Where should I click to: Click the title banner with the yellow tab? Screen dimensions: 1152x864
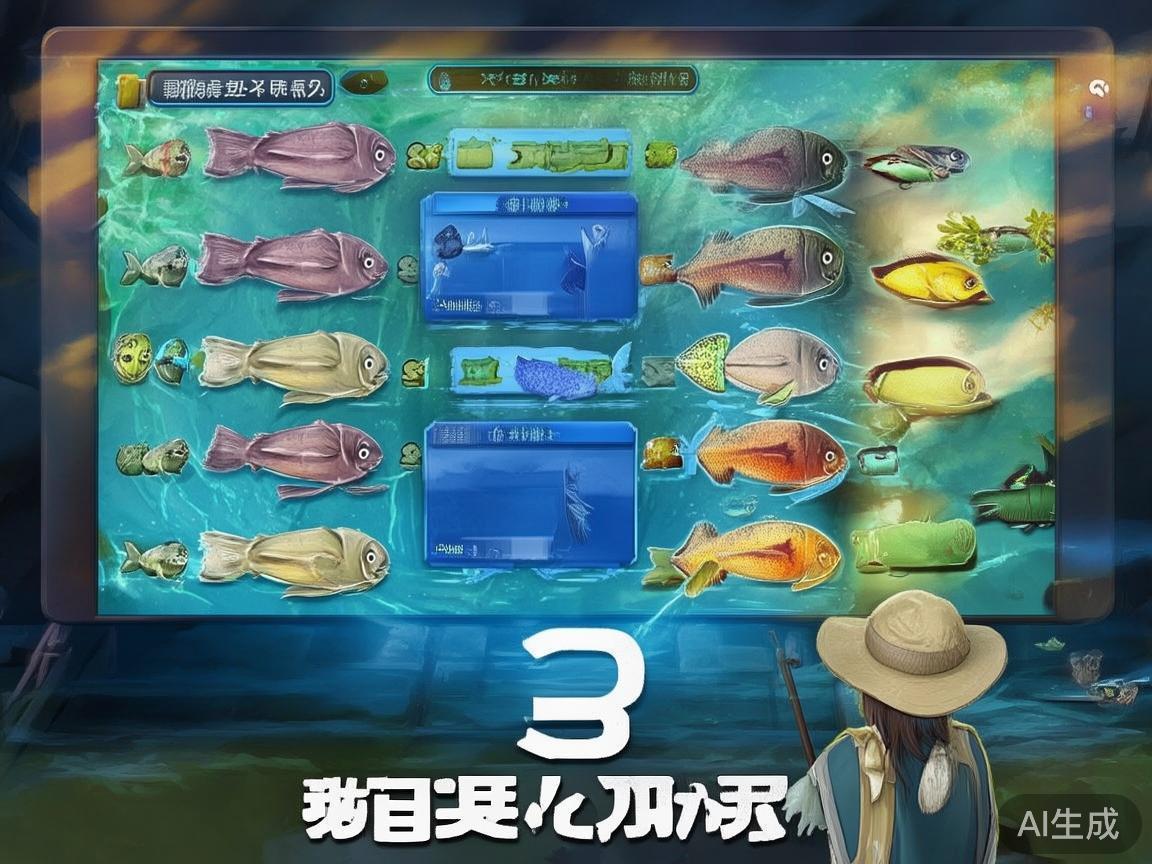(238, 89)
